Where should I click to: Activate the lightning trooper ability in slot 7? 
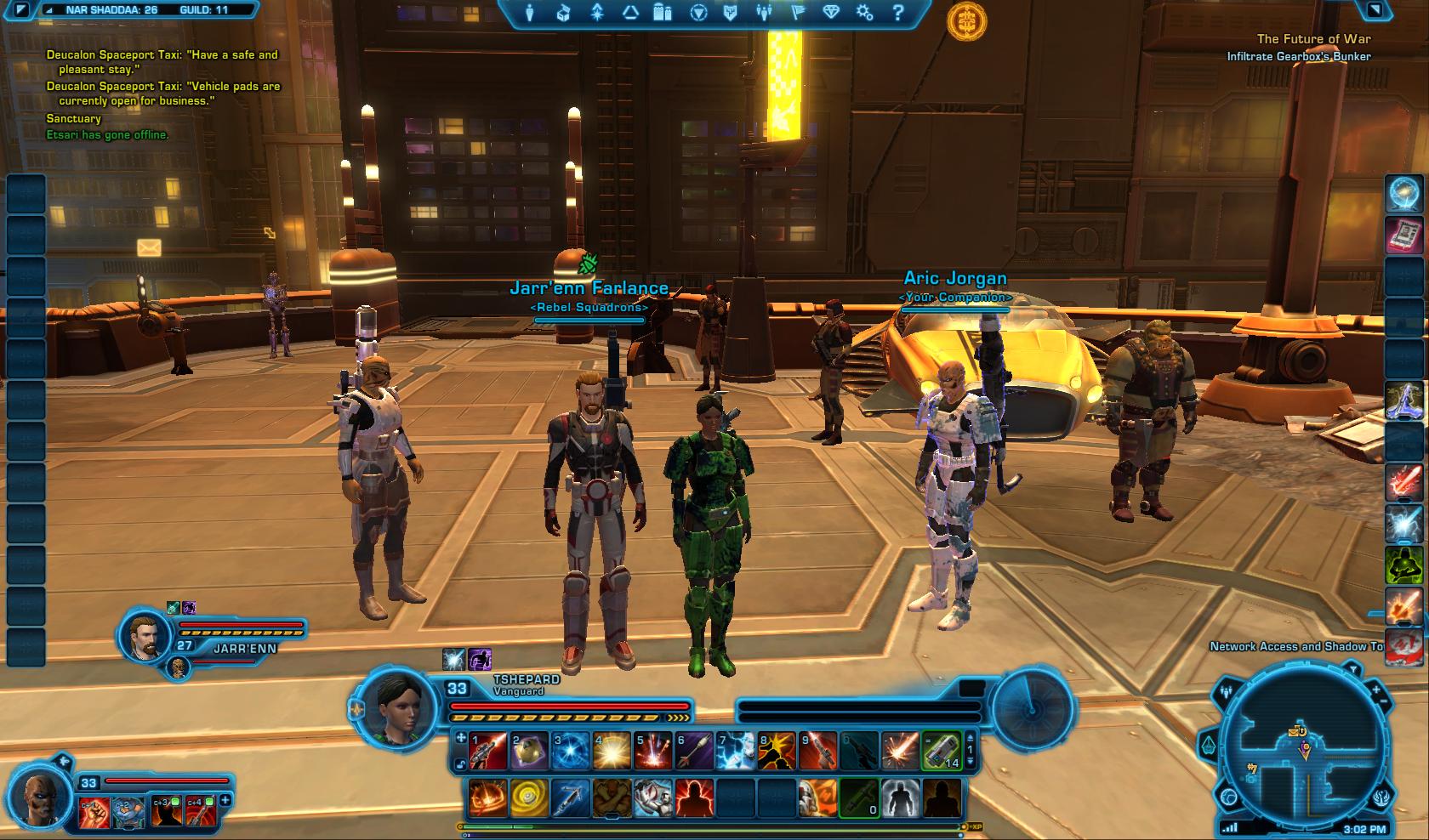click(x=735, y=752)
